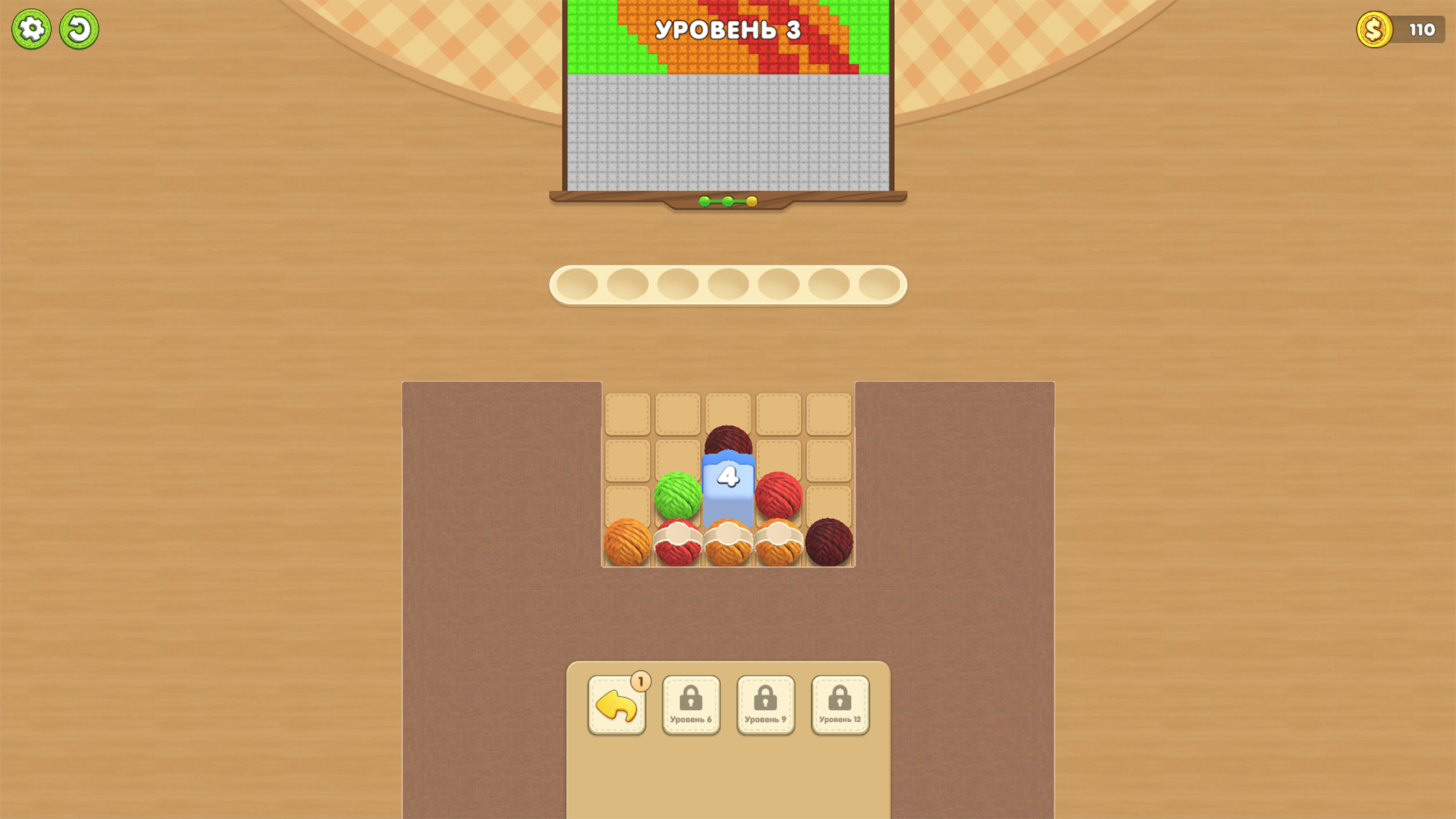Click the restart level icon
Screen dimensions: 1456x819
coord(78,29)
